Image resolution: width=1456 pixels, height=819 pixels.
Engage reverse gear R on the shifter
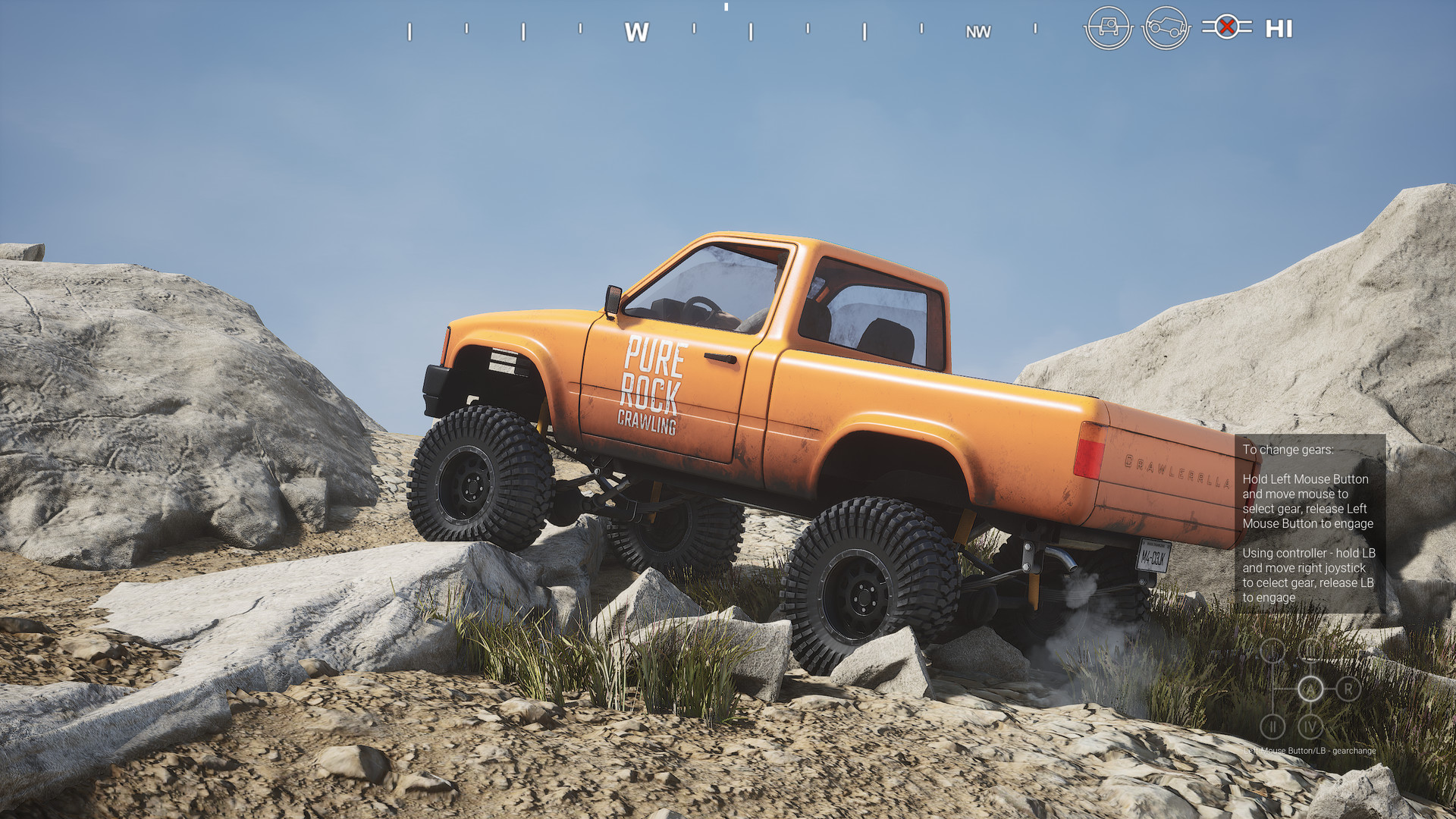pyautogui.click(x=1348, y=689)
